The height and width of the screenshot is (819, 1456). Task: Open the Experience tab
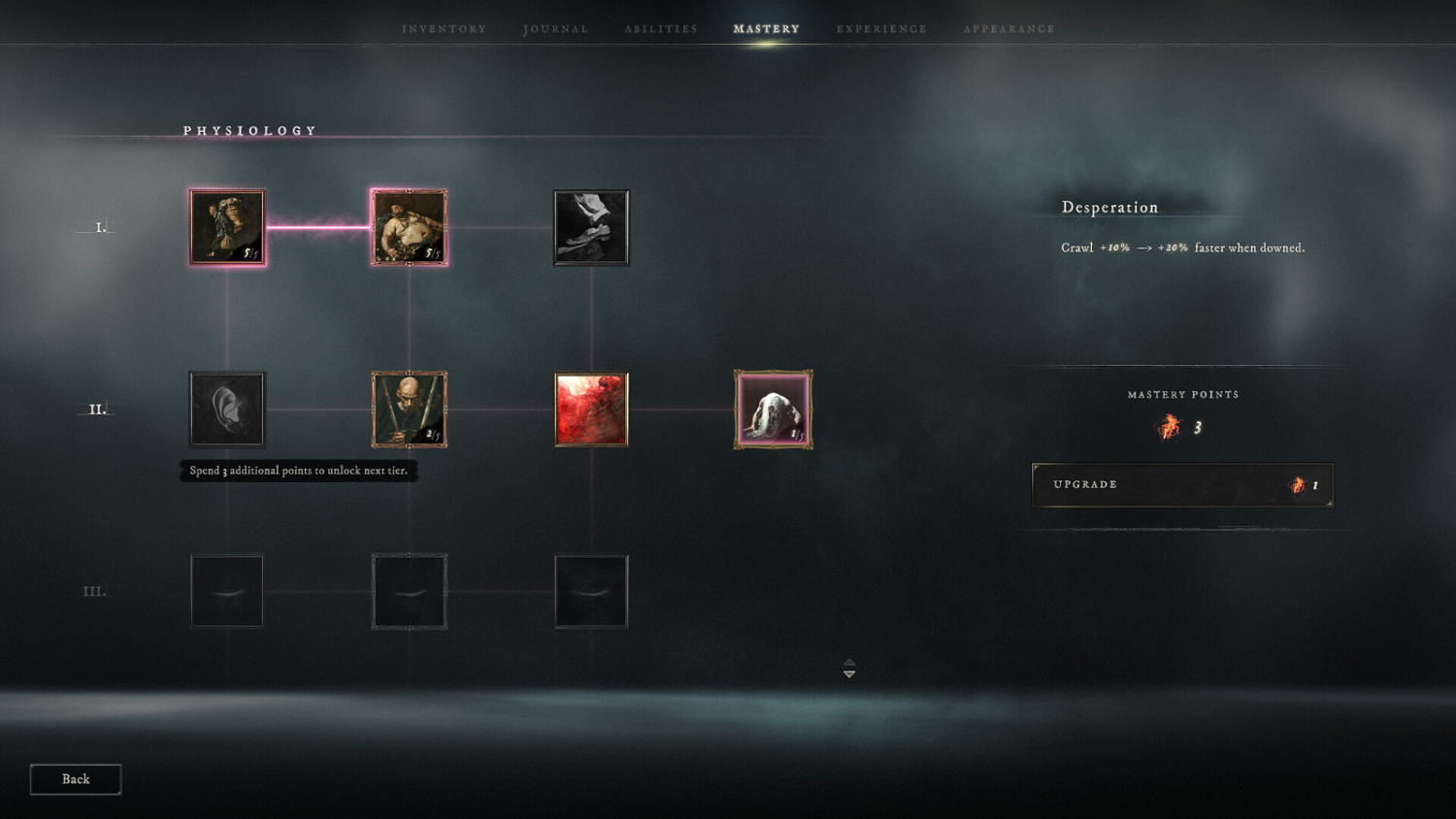(880, 28)
